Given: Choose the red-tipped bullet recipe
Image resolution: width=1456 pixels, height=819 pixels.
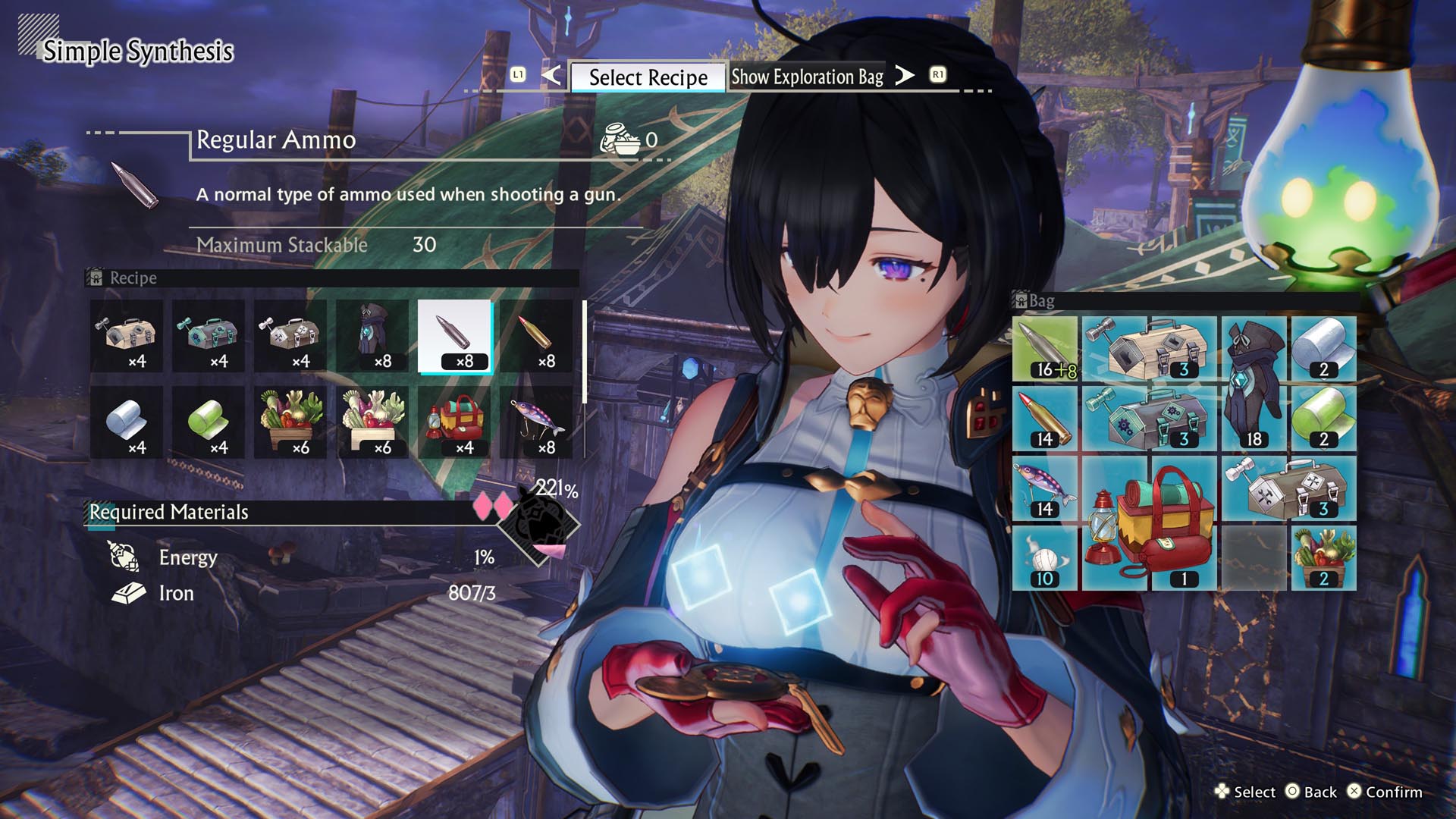Looking at the screenshot, I should (x=537, y=336).
